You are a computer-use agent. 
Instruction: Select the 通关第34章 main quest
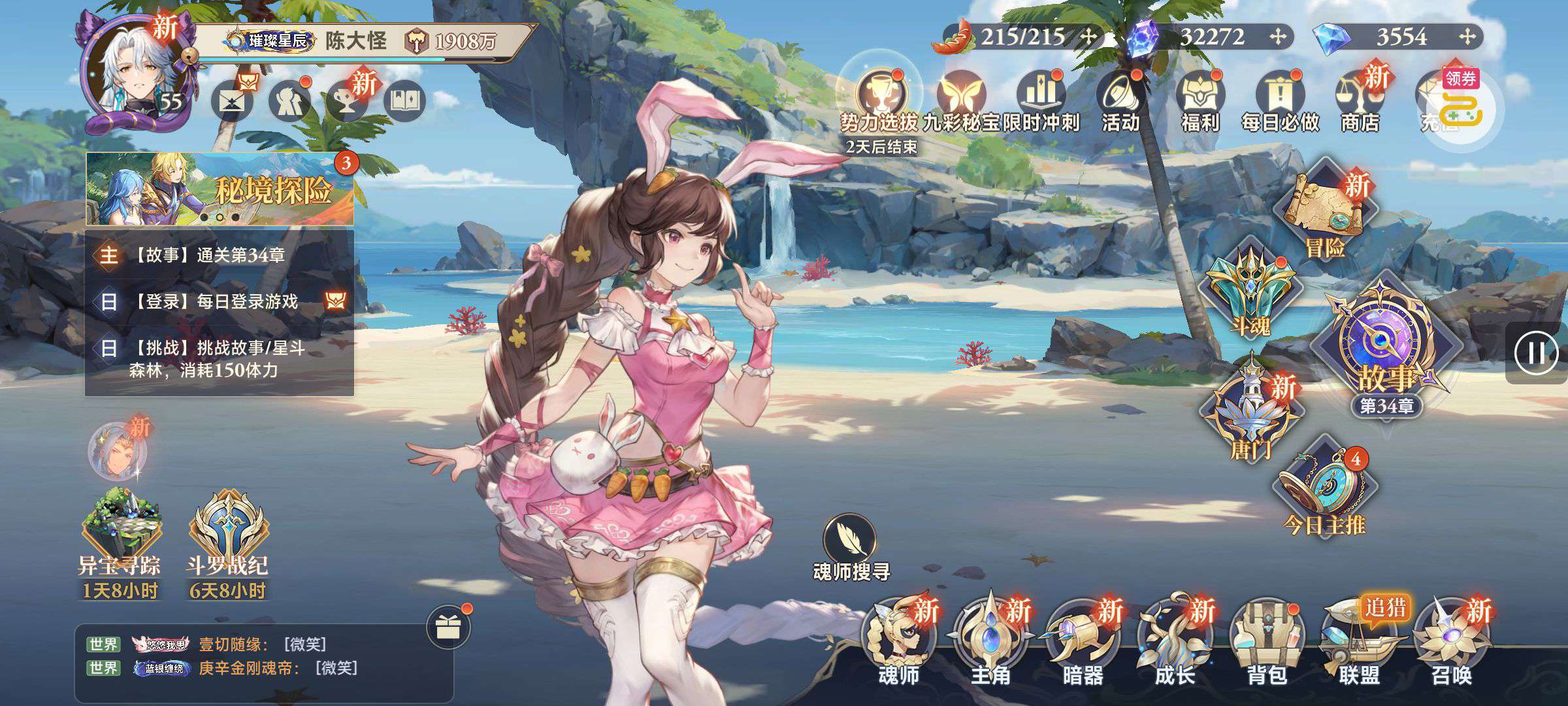click(x=220, y=255)
